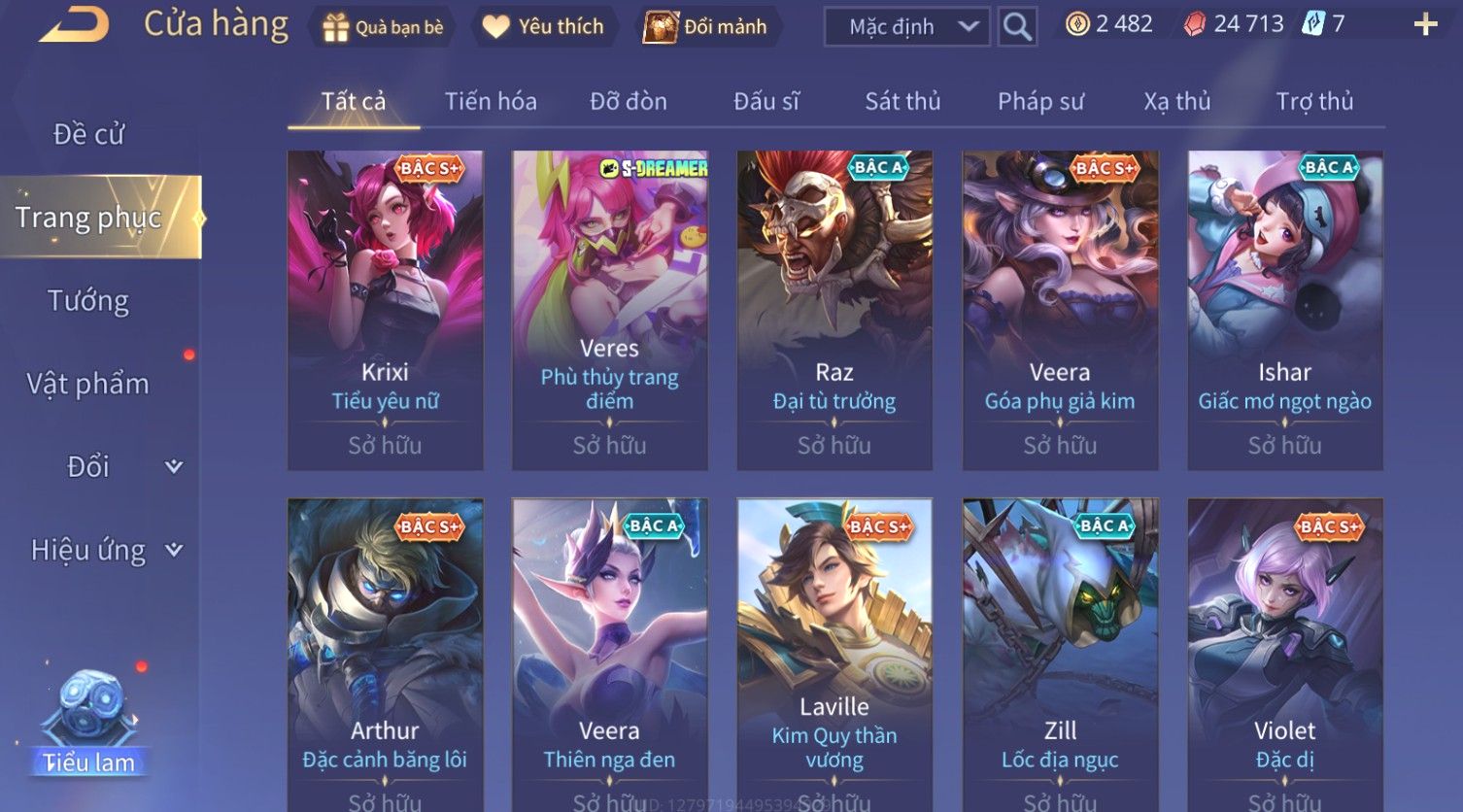Select the Sát thủ category tab

tap(902, 101)
